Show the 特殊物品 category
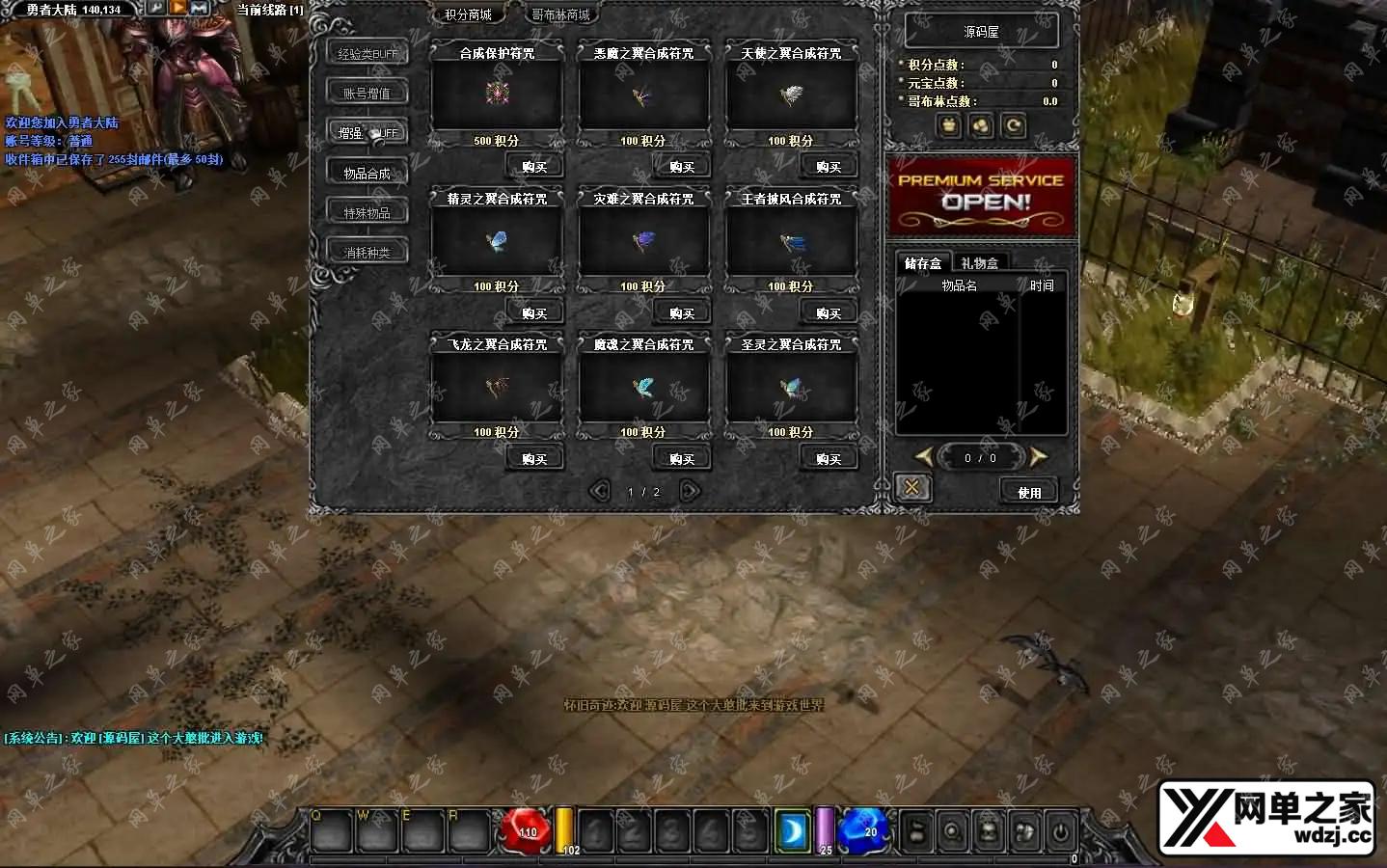Screen dimensions: 1387x868 click(367, 213)
